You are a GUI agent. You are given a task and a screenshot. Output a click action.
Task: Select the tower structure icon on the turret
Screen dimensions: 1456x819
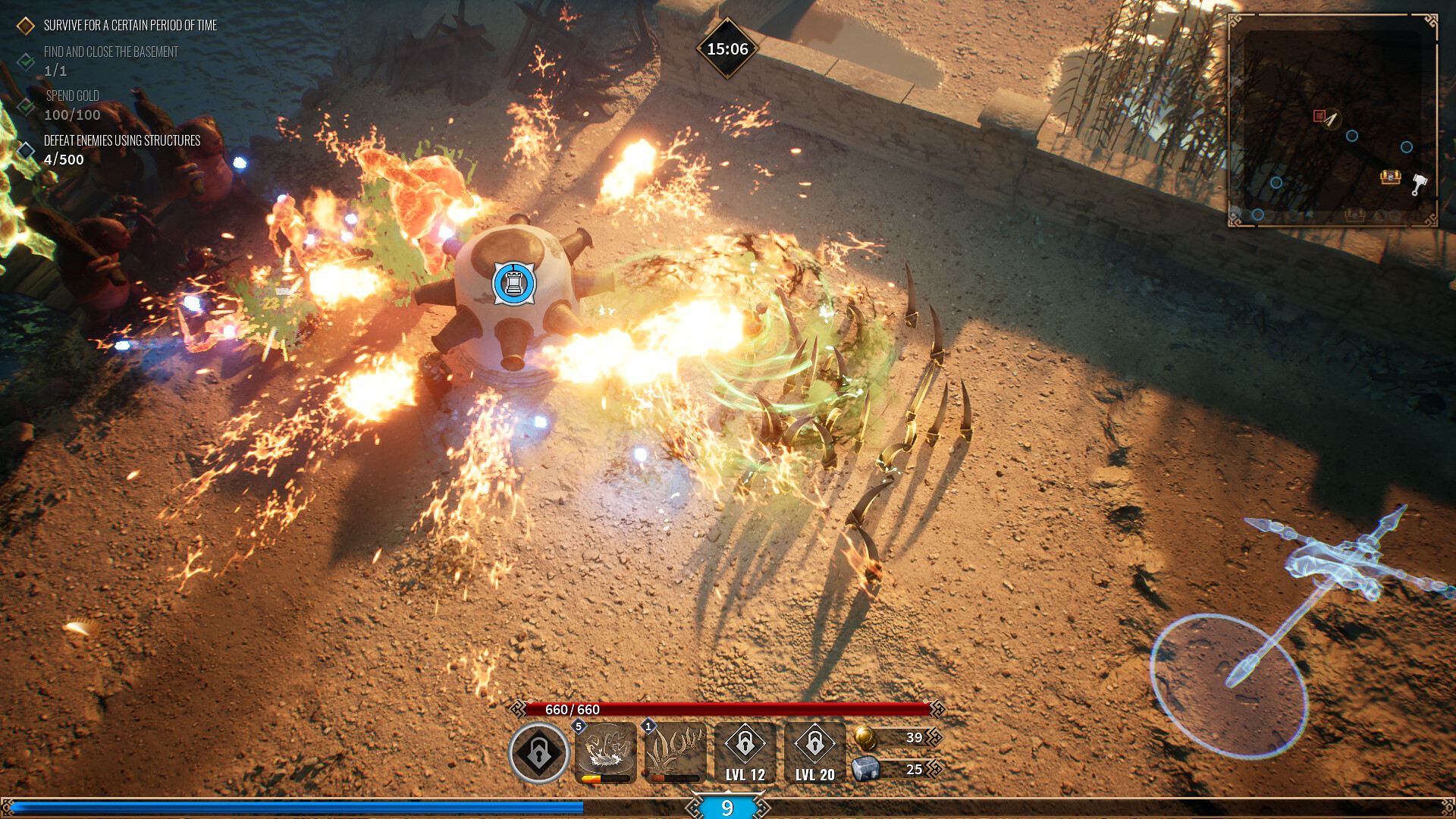[514, 284]
